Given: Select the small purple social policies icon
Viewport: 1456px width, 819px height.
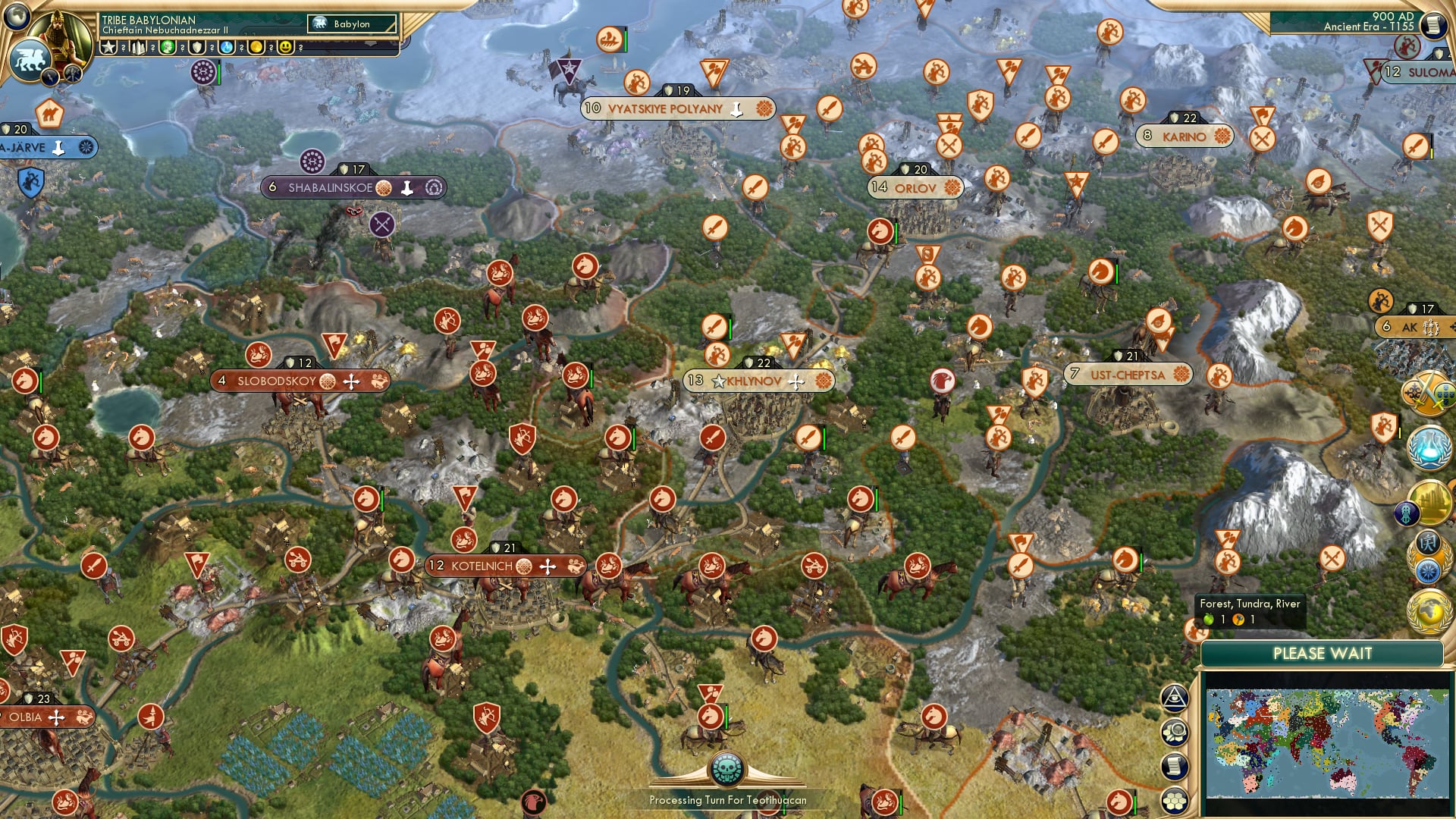Looking at the screenshot, I should pyautogui.click(x=1407, y=513).
